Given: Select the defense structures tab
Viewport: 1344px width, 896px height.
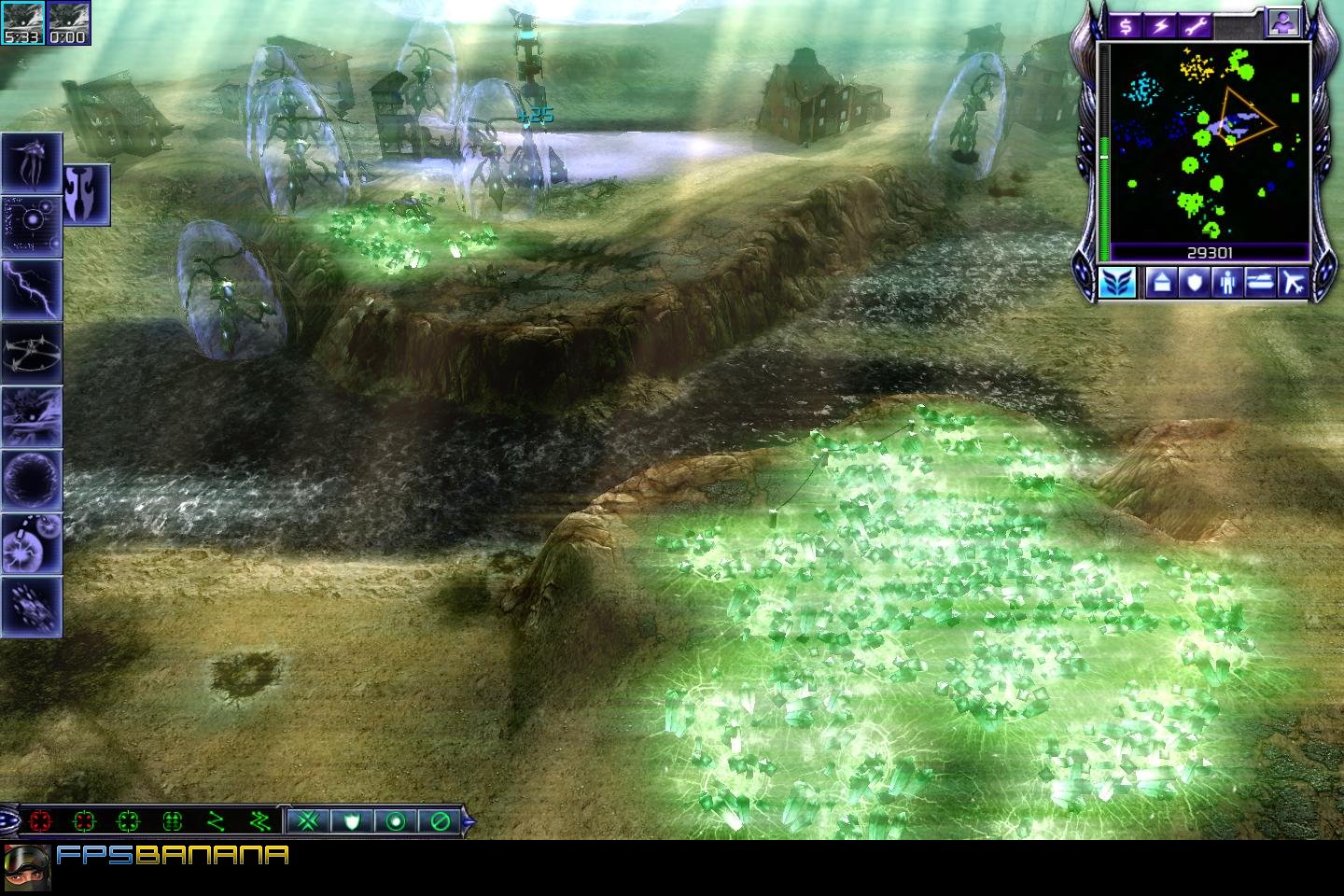Looking at the screenshot, I should pos(1197,285).
